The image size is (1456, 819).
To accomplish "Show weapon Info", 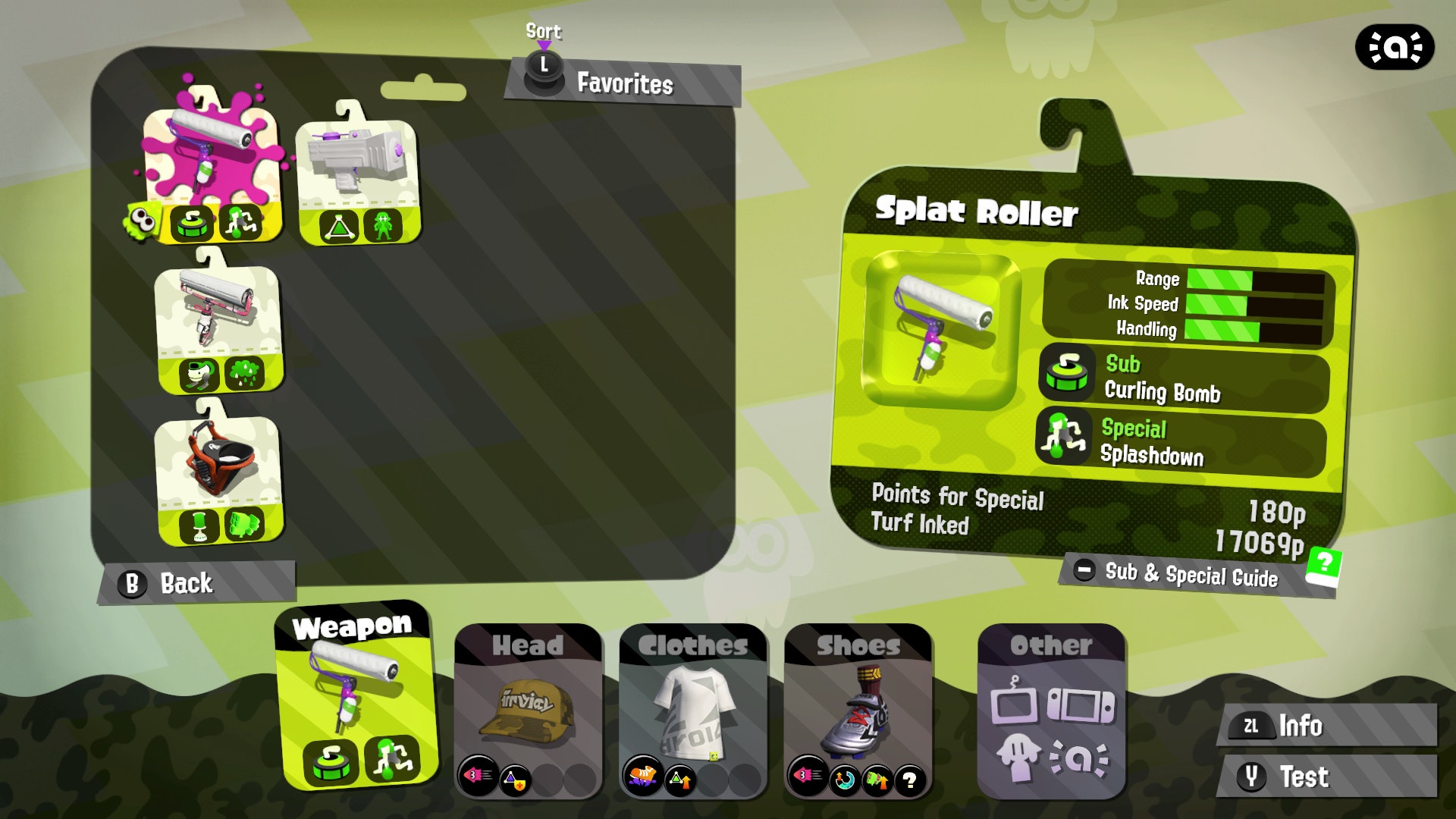I will coord(1327,726).
